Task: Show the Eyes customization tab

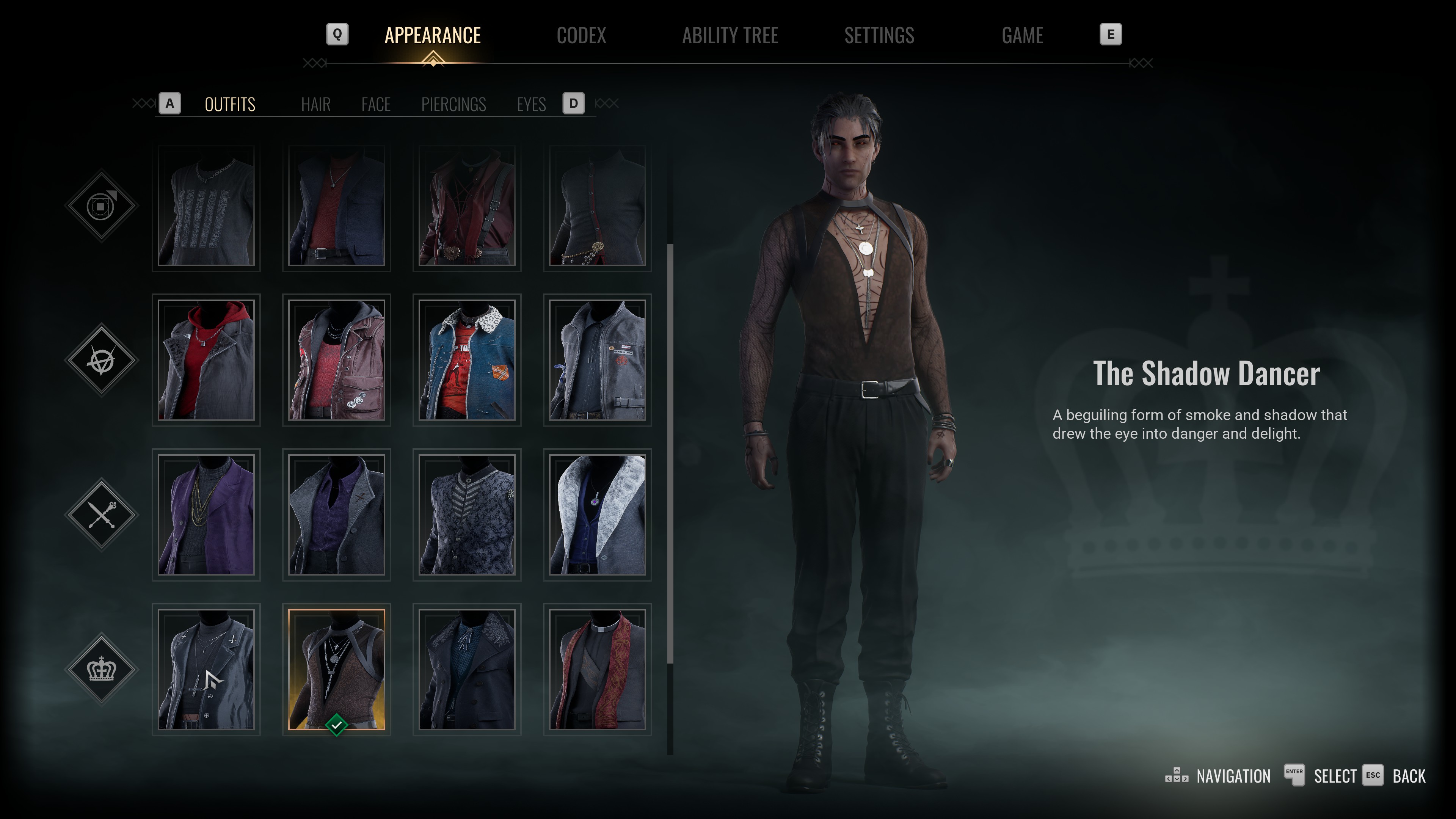Action: [x=531, y=105]
